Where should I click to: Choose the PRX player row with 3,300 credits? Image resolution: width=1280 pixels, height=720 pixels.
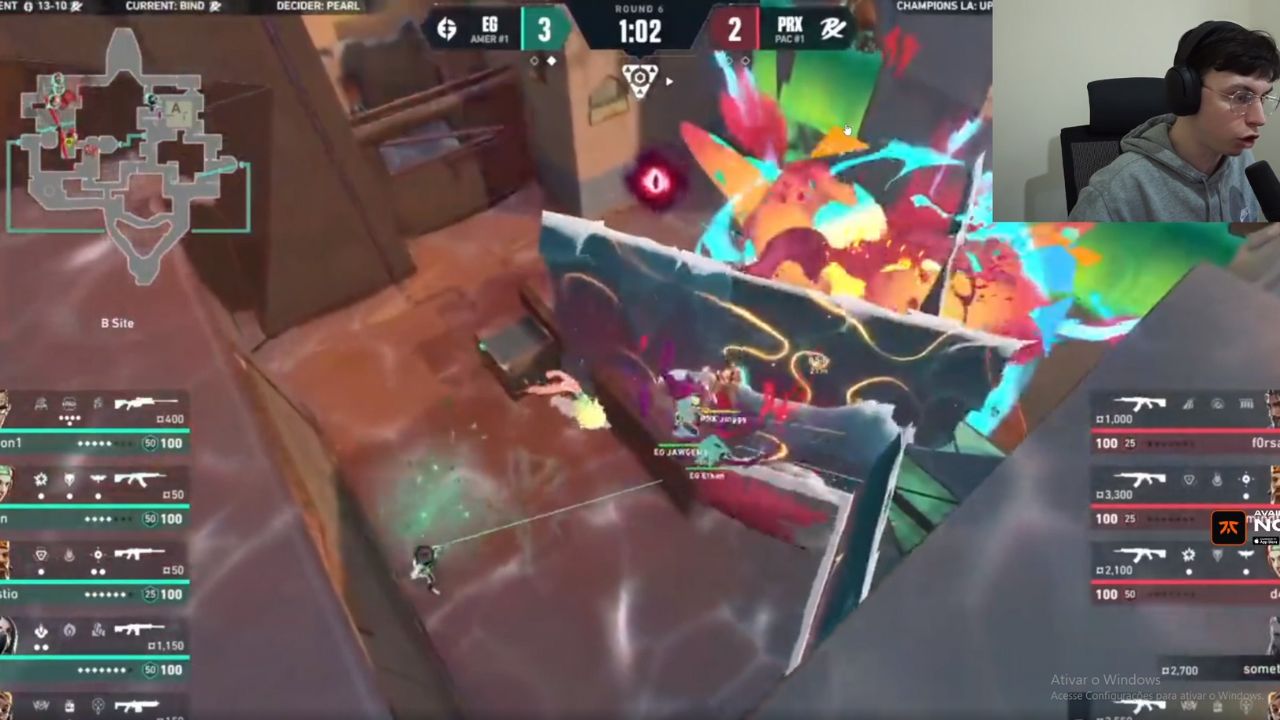tap(1185, 499)
